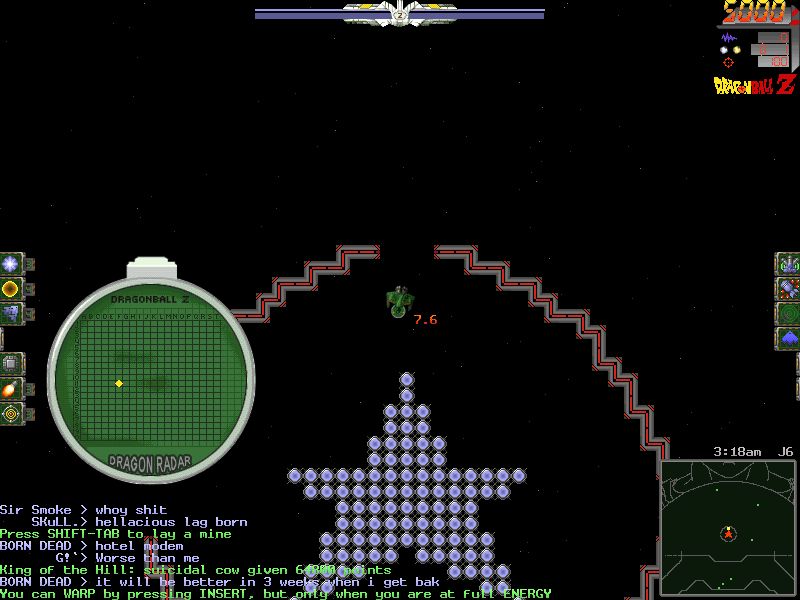This screenshot has width=800, height=600.
Task: Activate the yellow bullseye target icon
Action: click(x=11, y=412)
